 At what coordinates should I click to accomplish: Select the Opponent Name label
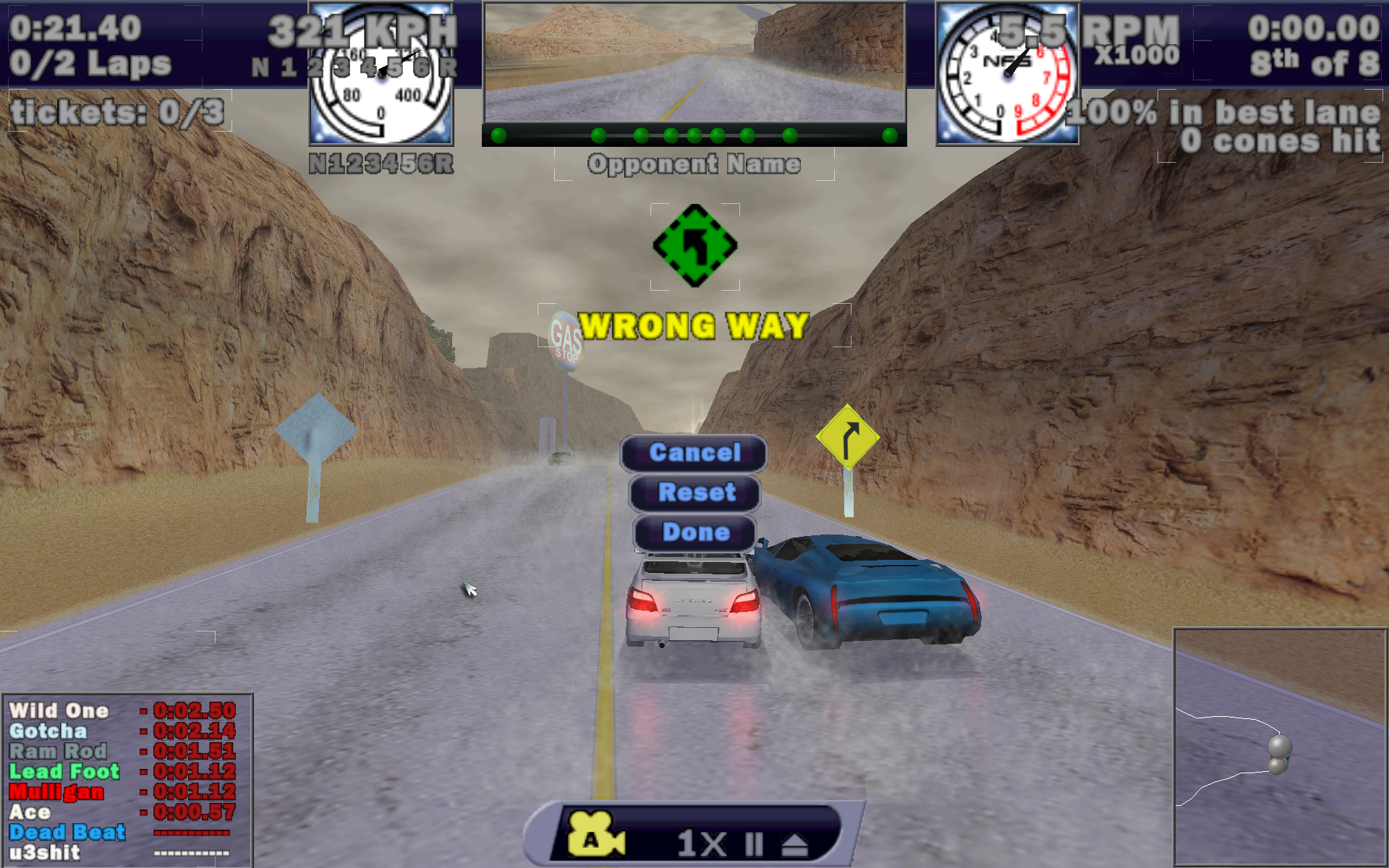tap(694, 164)
